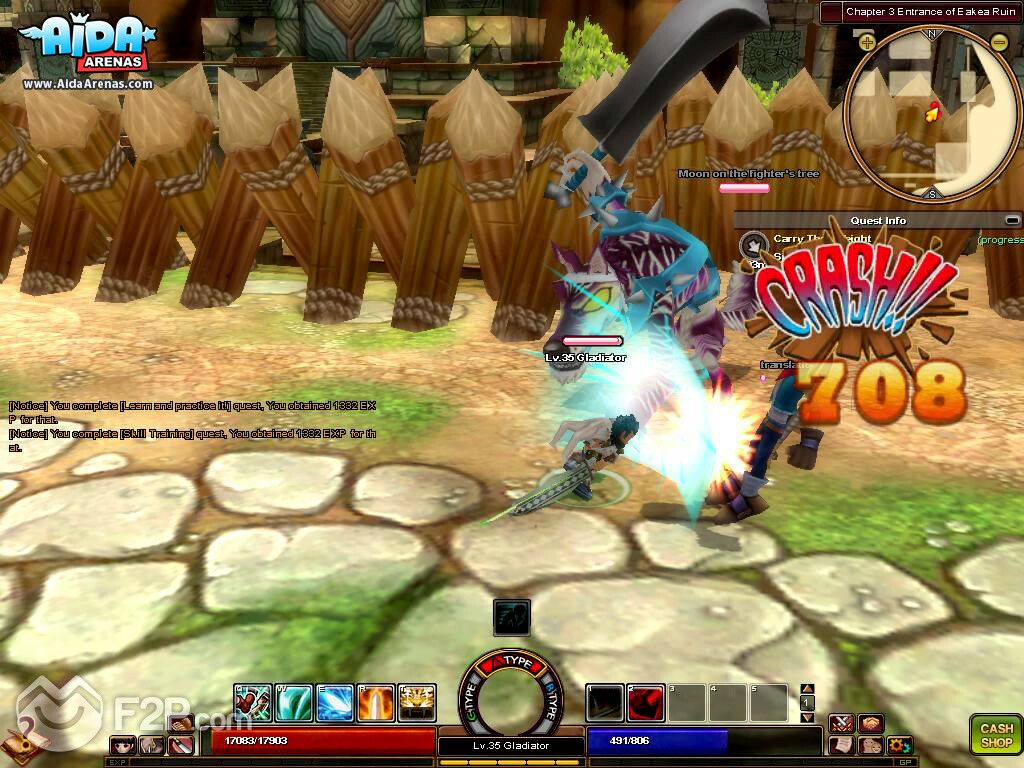The height and width of the screenshot is (768, 1024).
Task: Open the handshake menu icon
Action: pyautogui.click(x=870, y=723)
